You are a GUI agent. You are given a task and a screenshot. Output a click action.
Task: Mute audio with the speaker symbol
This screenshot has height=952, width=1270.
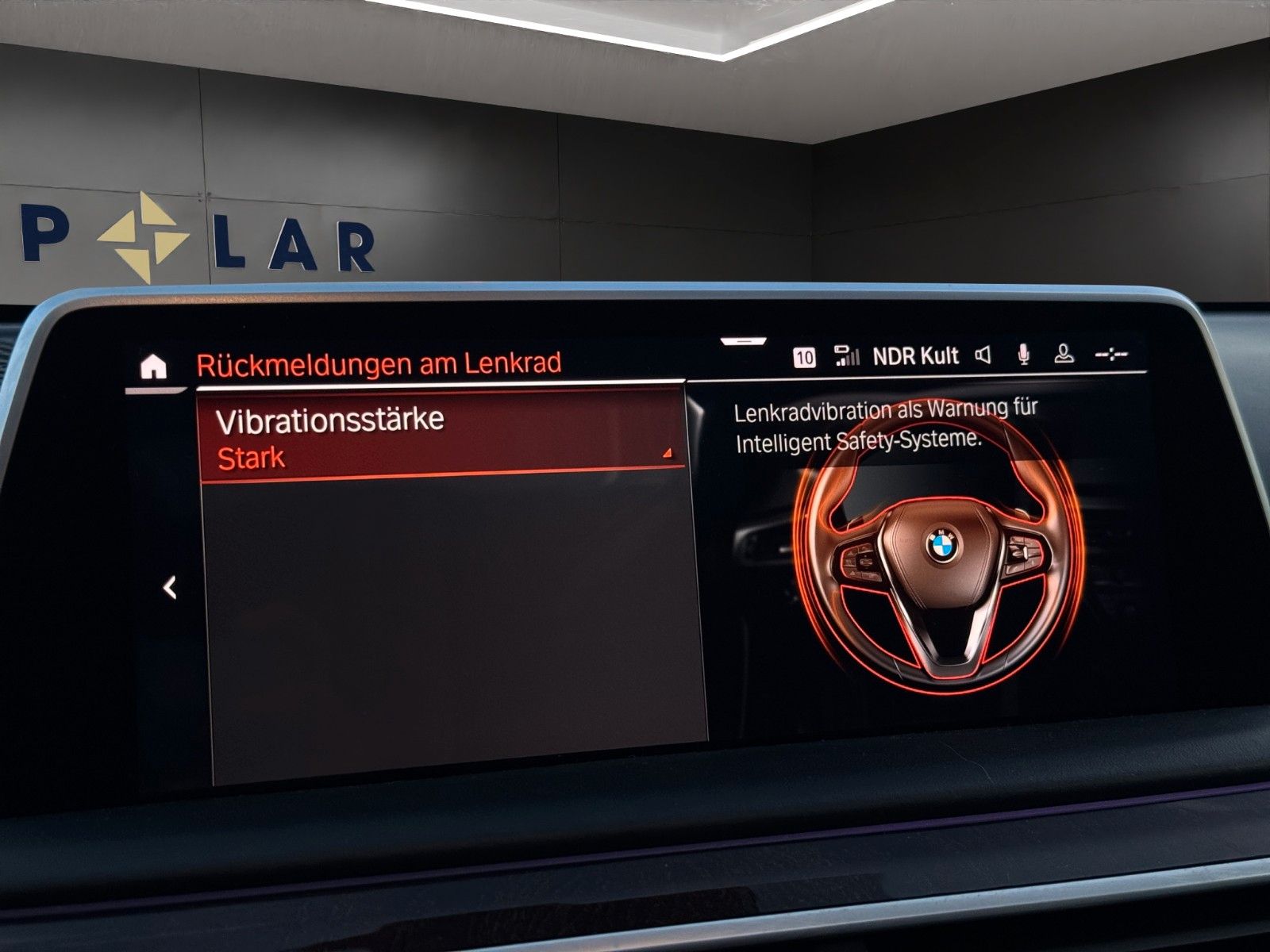pos(984,355)
